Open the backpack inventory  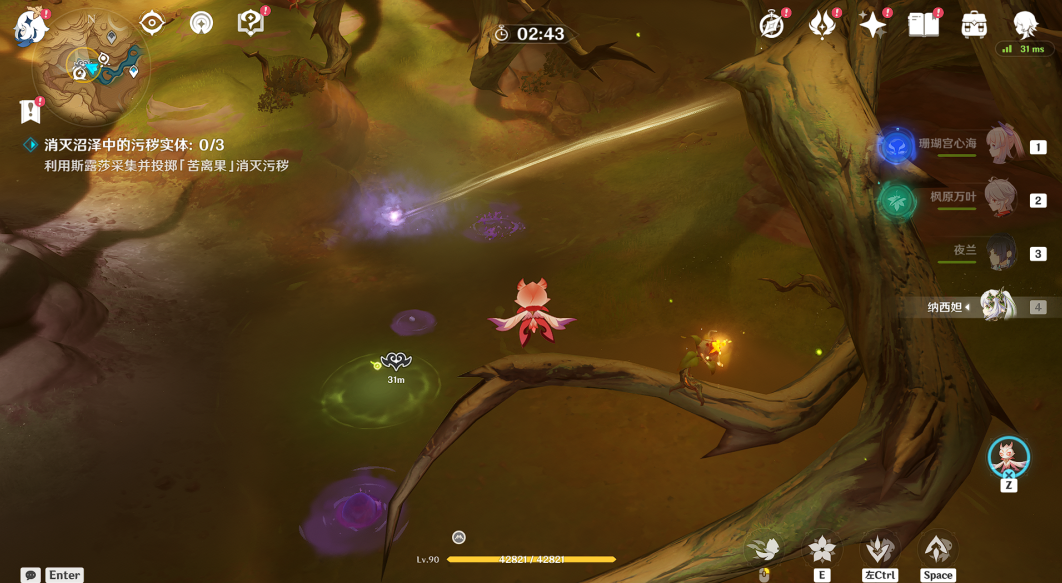coord(974,25)
